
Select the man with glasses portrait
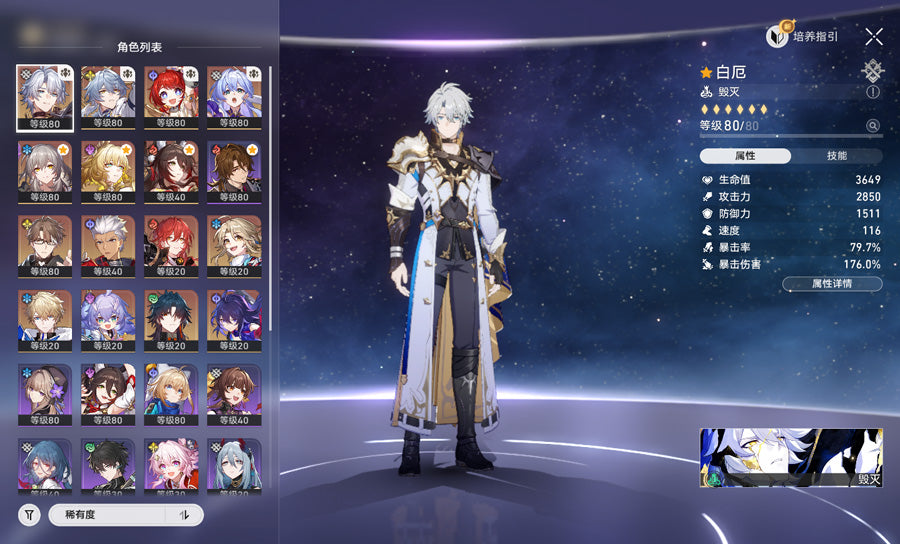pyautogui.click(x=44, y=245)
